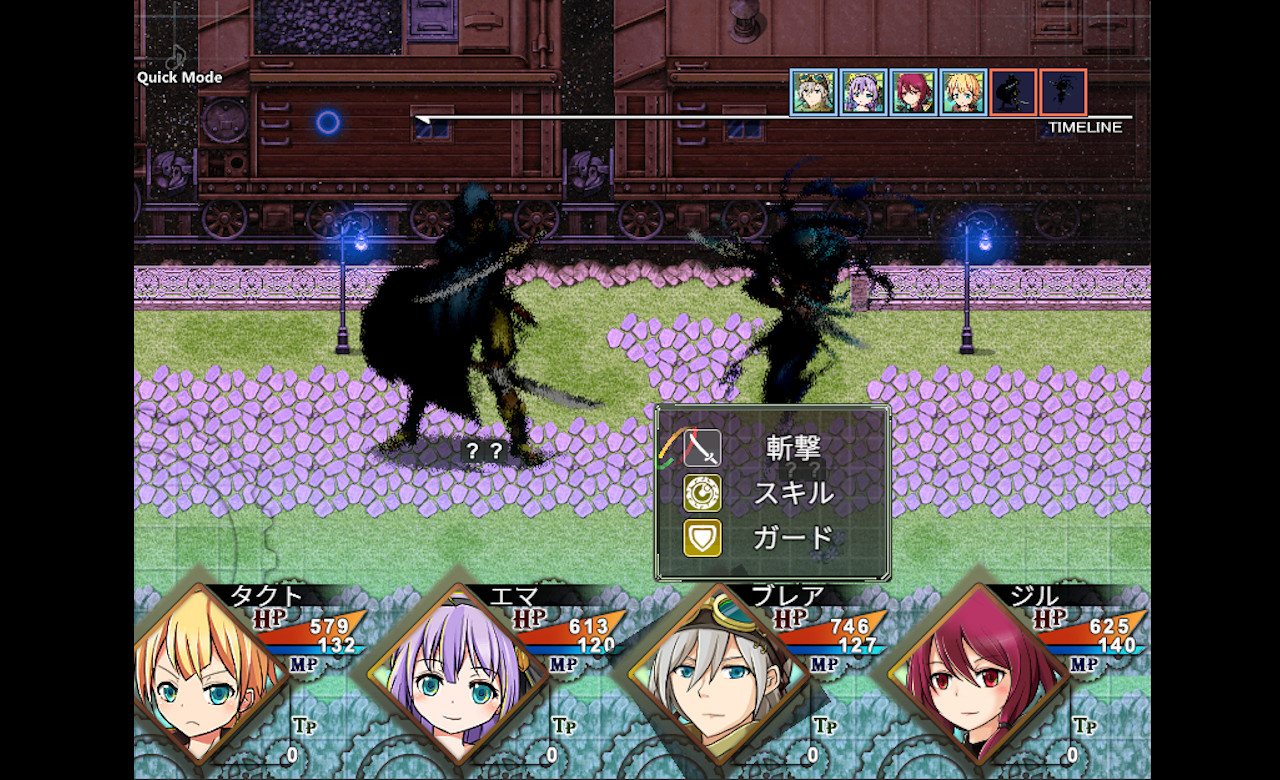This screenshot has width=1280, height=780.
Task: Click the first shadow enemy timeline icon
Action: click(x=1013, y=93)
